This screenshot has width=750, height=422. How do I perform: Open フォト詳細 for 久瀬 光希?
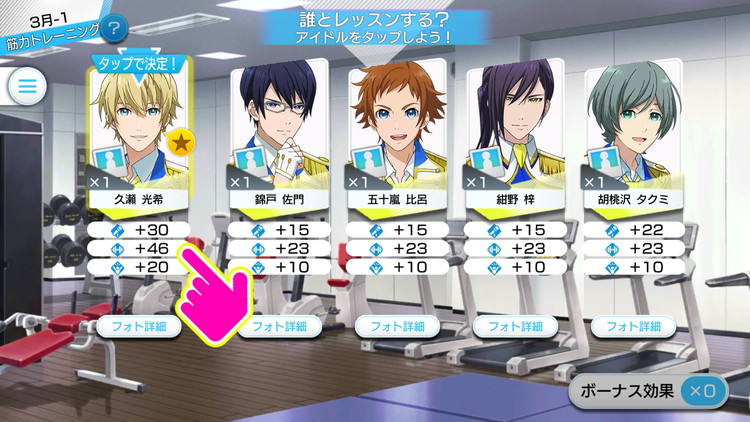pyautogui.click(x=140, y=326)
